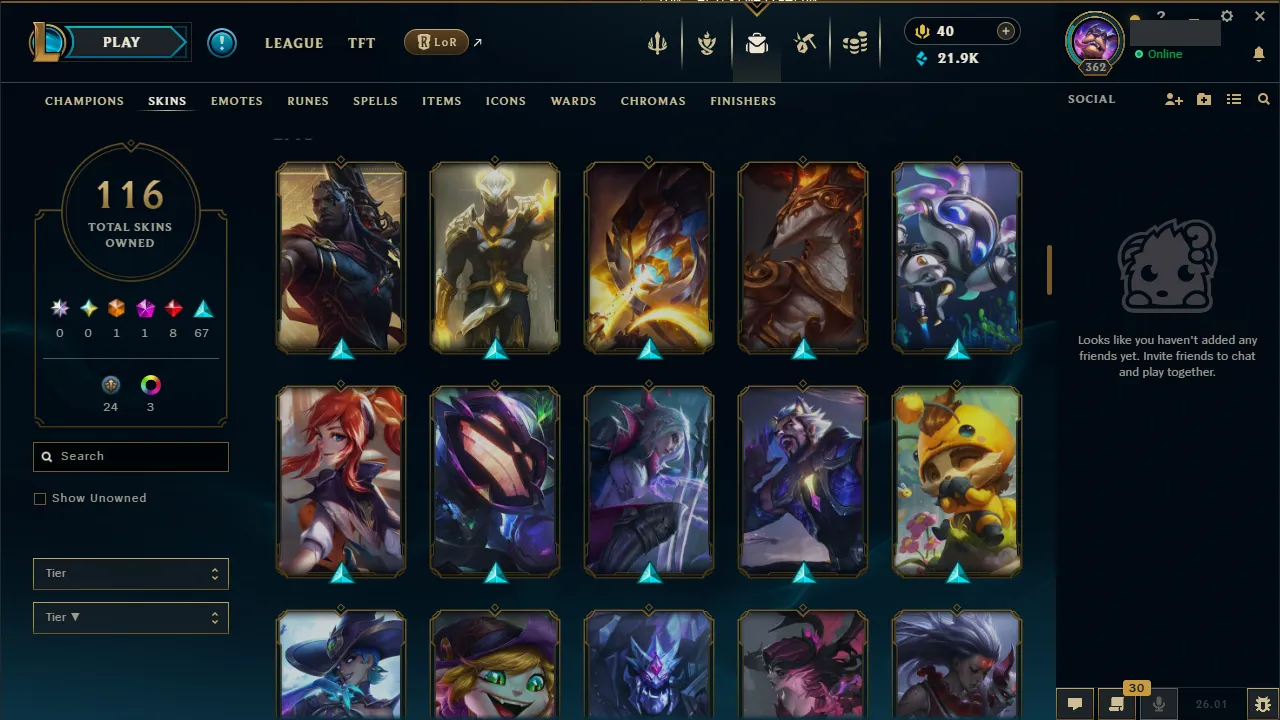Open patch notes via the scroll icon
The image size is (1280, 720).
(1117, 703)
